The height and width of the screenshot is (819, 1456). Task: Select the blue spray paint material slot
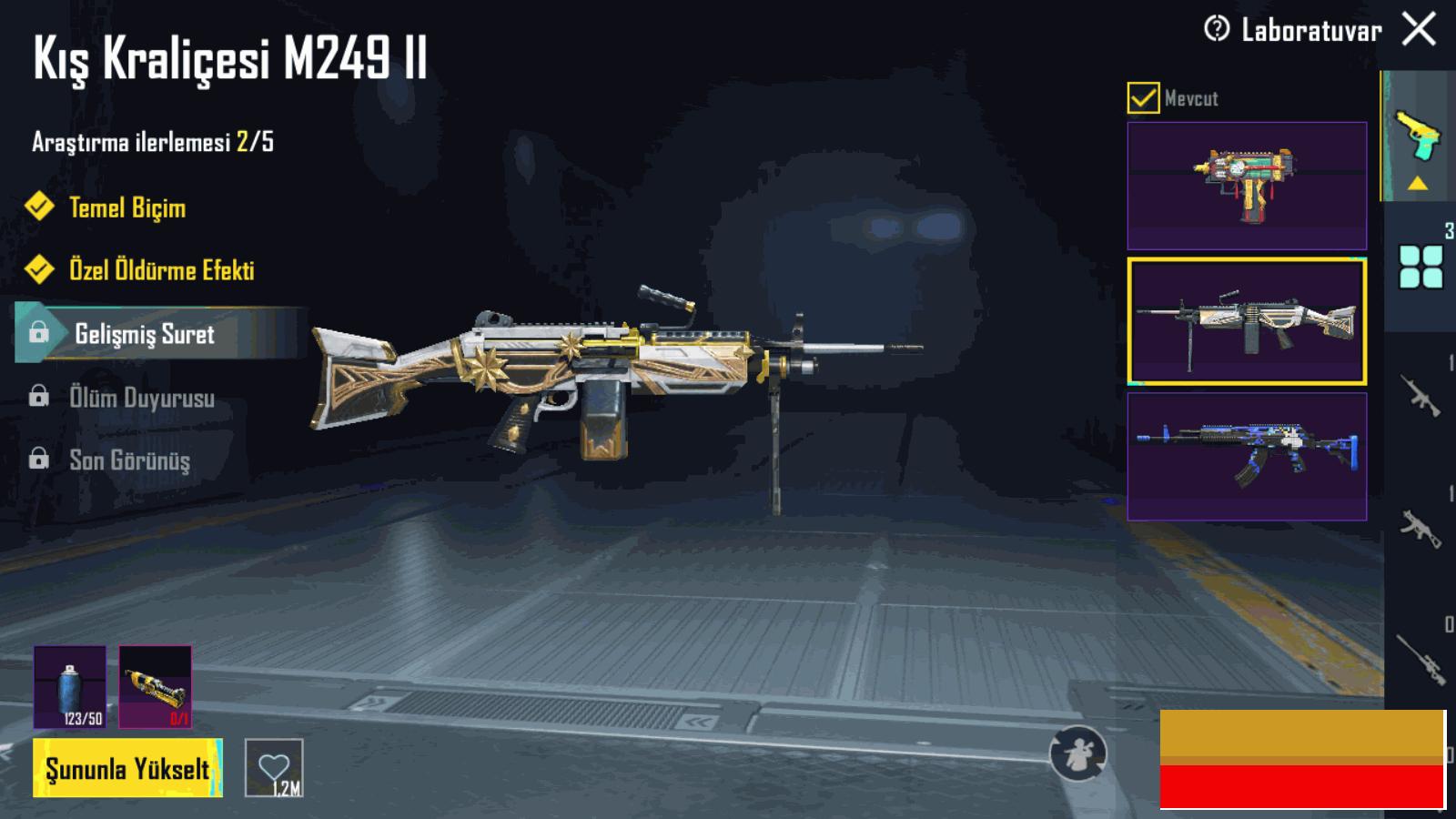point(70,687)
